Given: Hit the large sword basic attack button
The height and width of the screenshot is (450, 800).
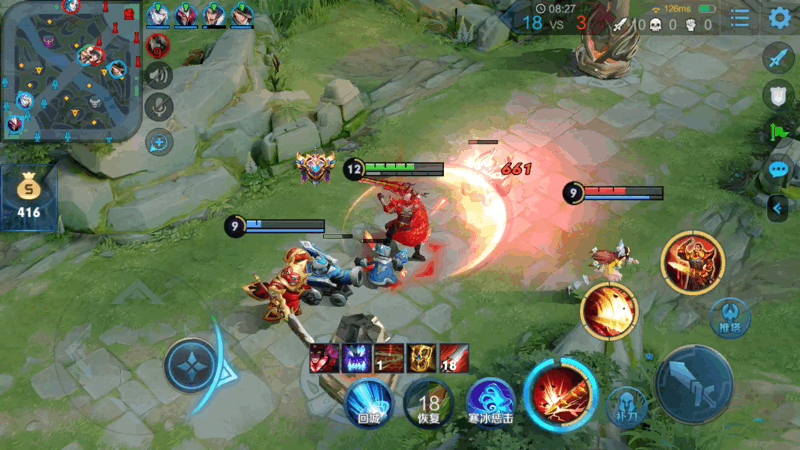Looking at the screenshot, I should click(694, 384).
